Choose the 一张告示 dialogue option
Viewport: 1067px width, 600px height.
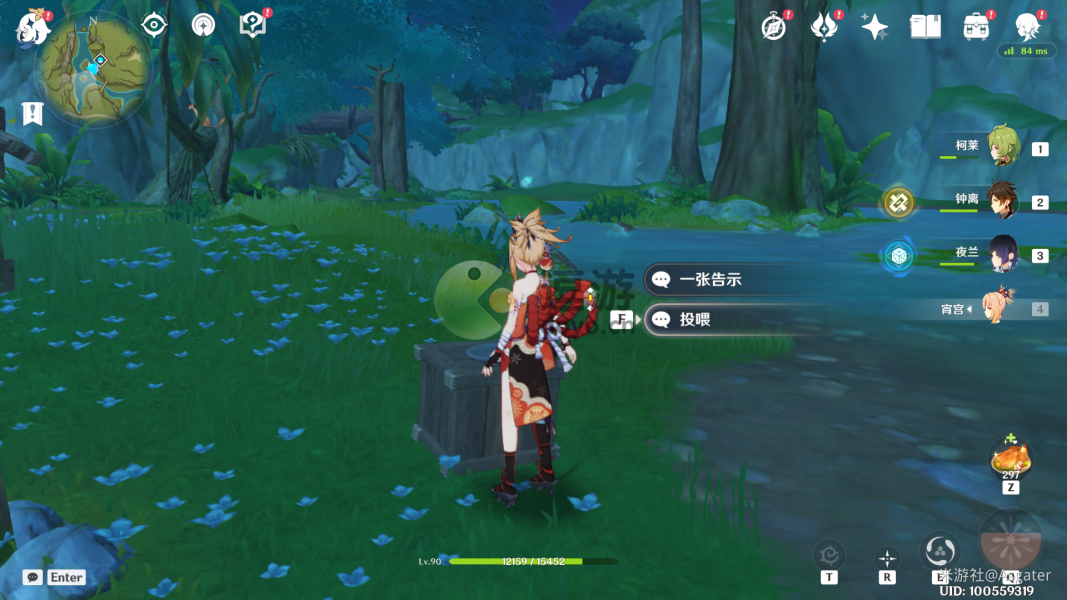pos(710,280)
